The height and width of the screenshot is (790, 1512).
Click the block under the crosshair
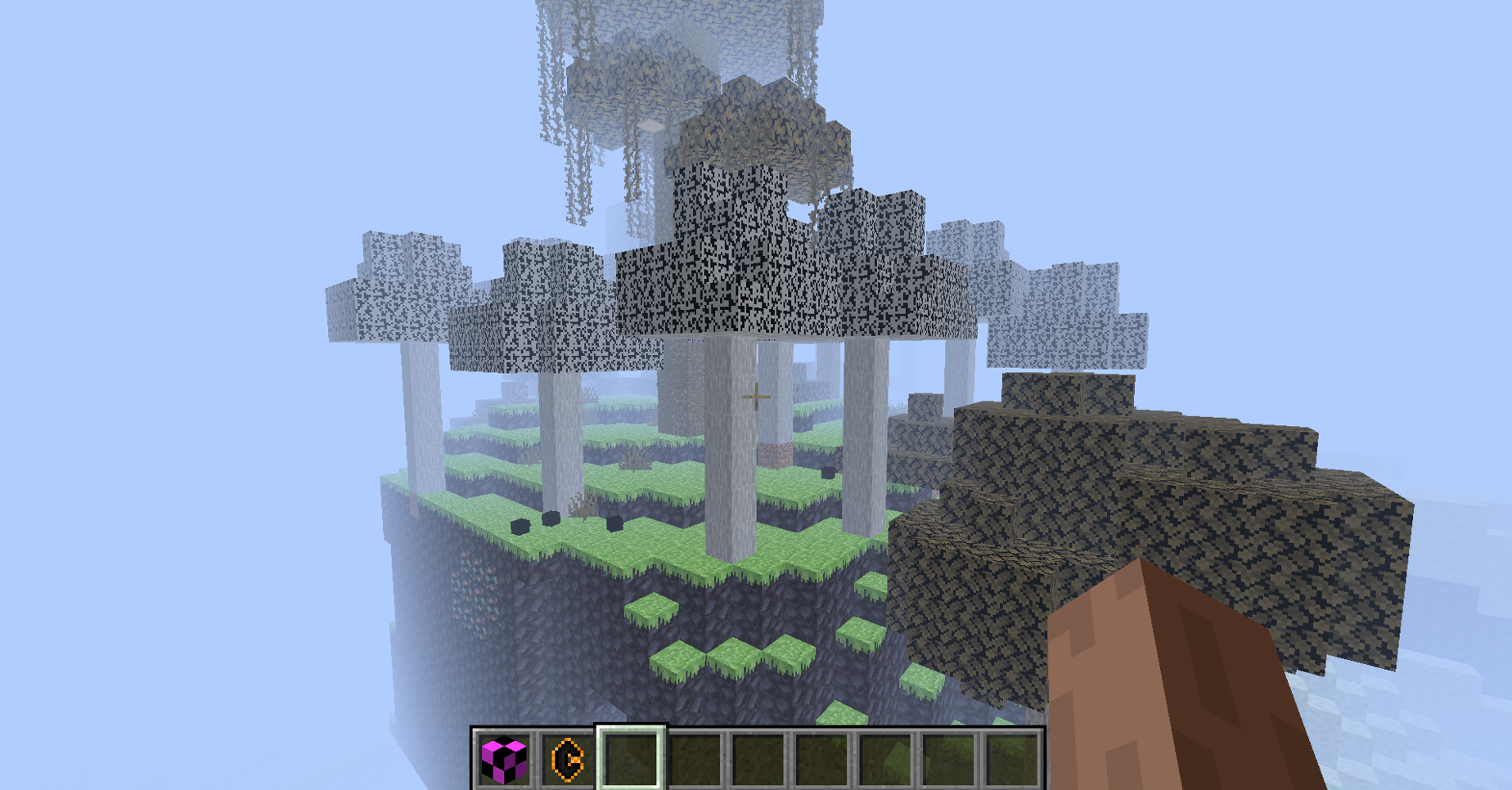pos(757,395)
